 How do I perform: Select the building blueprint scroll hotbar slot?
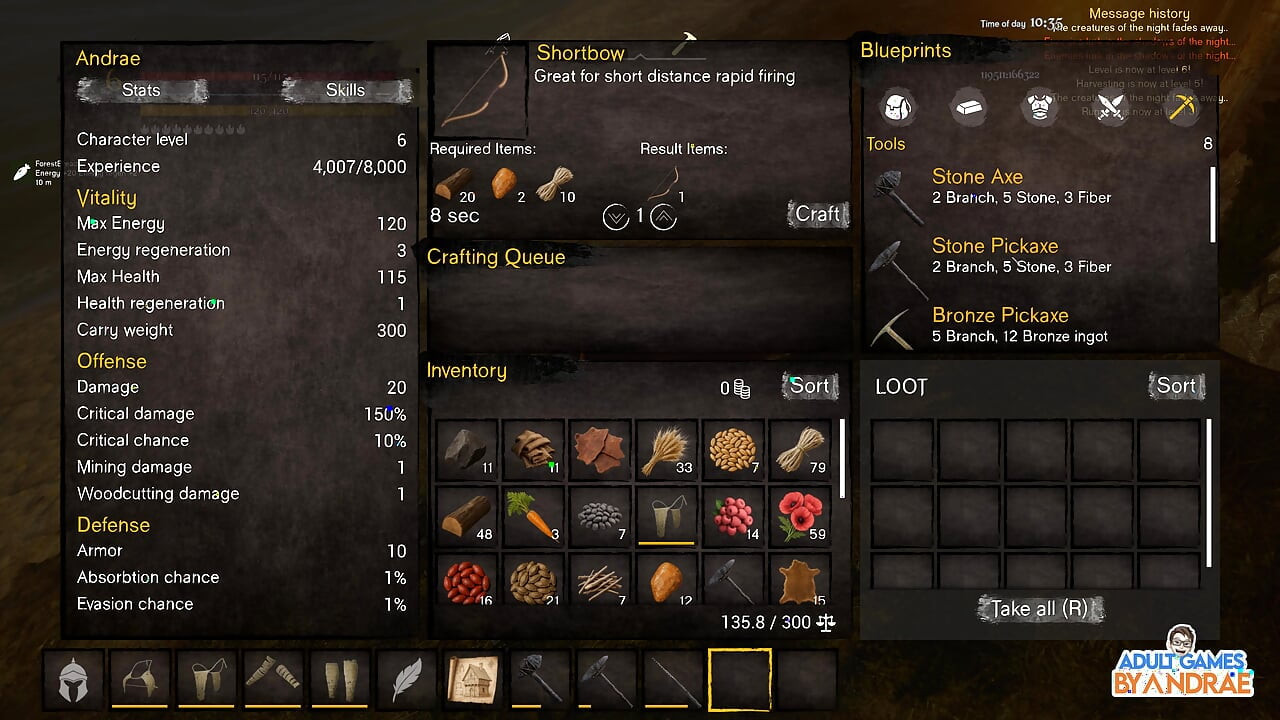point(473,679)
